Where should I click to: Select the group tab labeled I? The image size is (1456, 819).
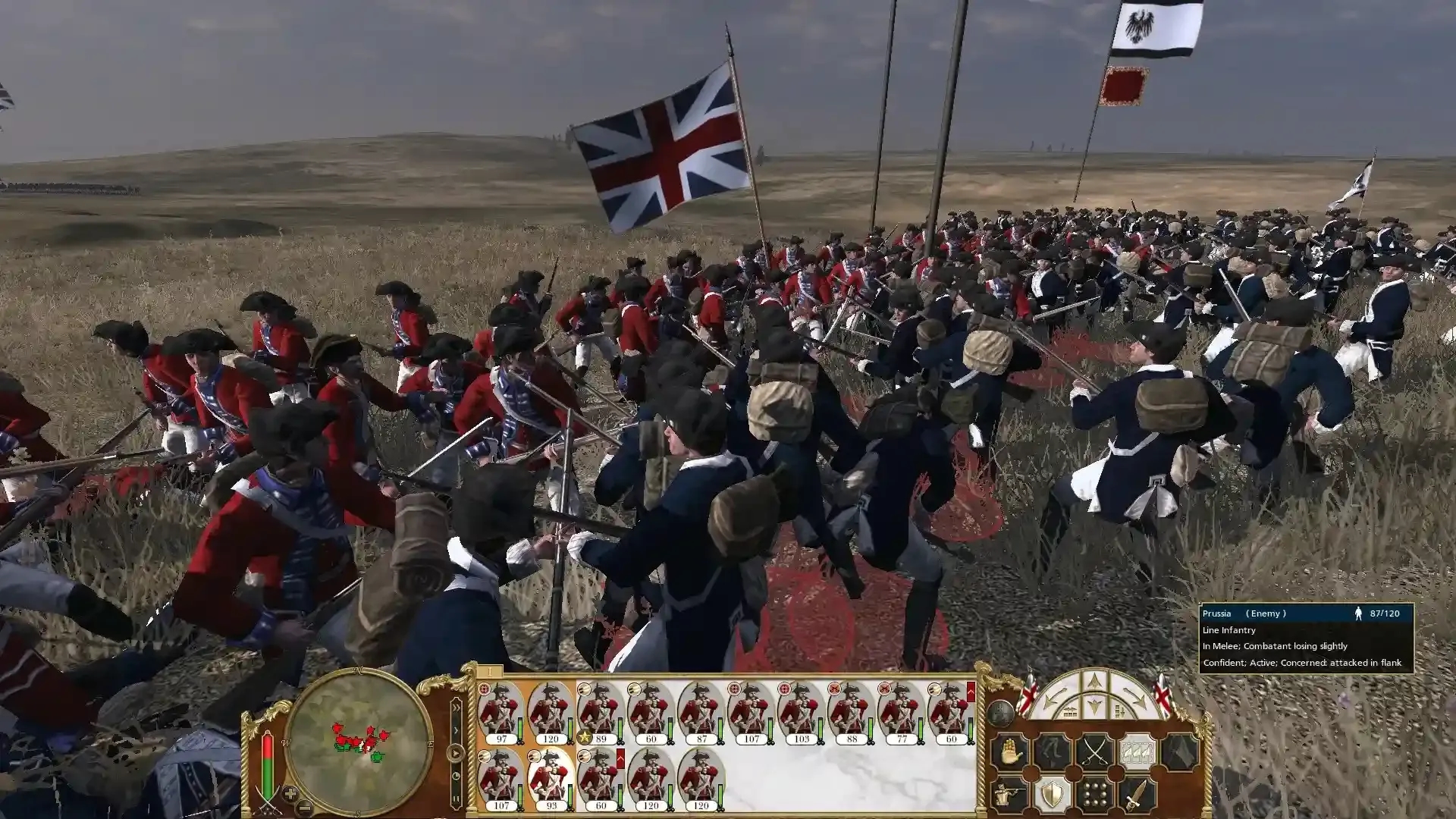pos(490,670)
